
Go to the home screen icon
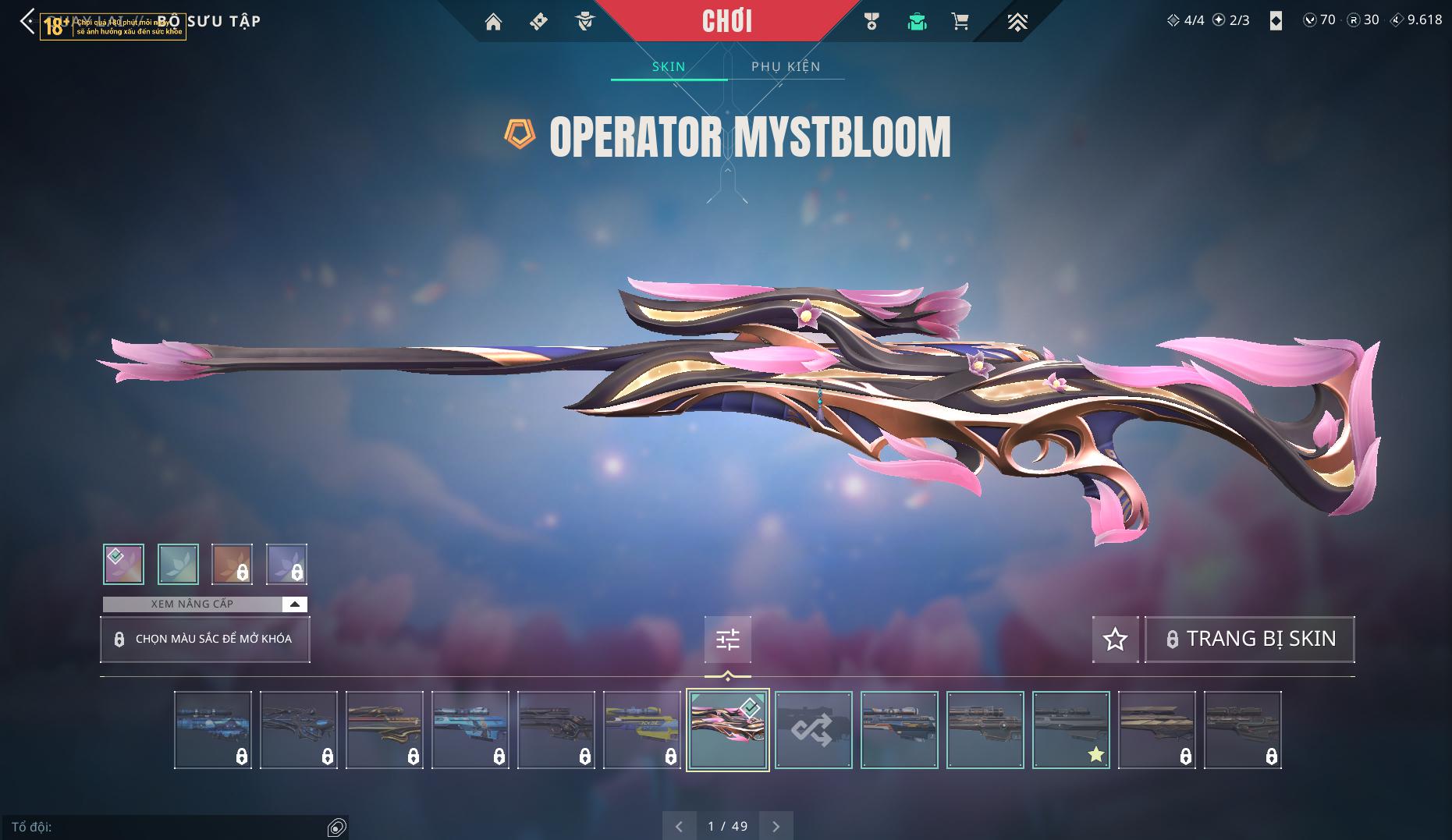[x=493, y=22]
